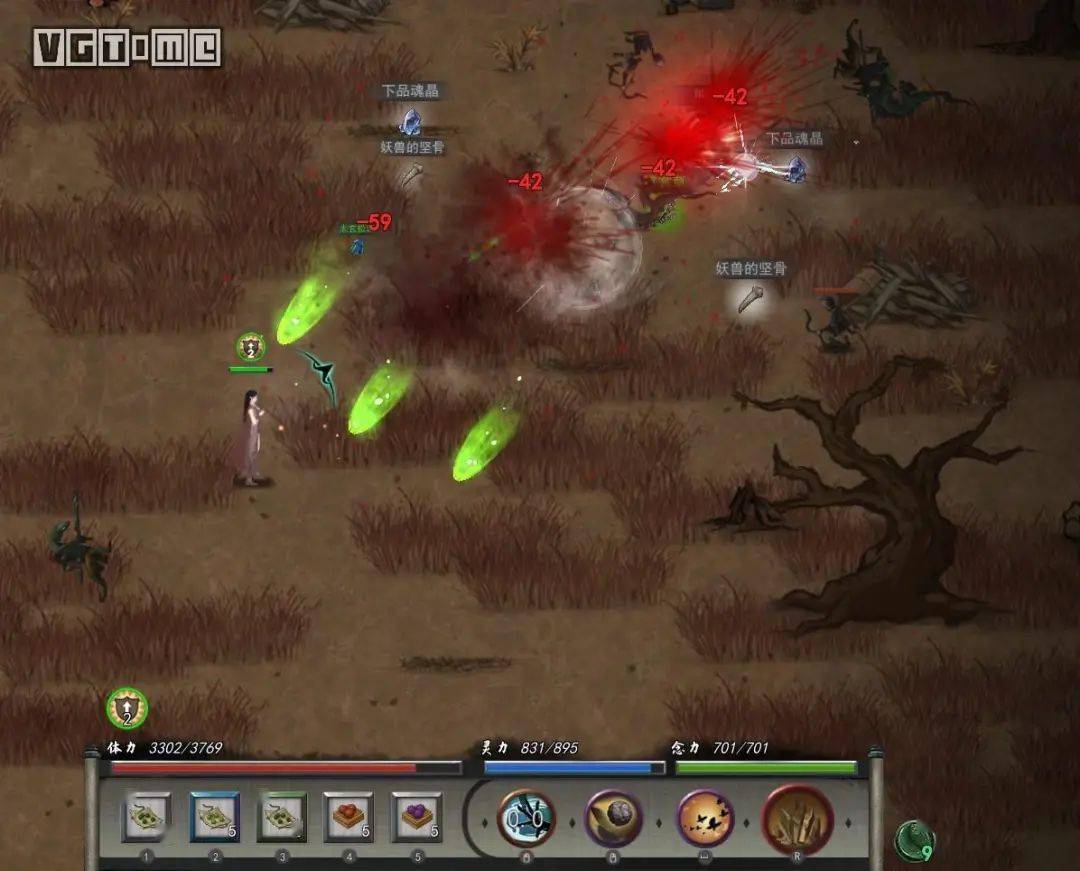Use the orange fruit box item
The width and height of the screenshot is (1080, 871).
tap(349, 817)
